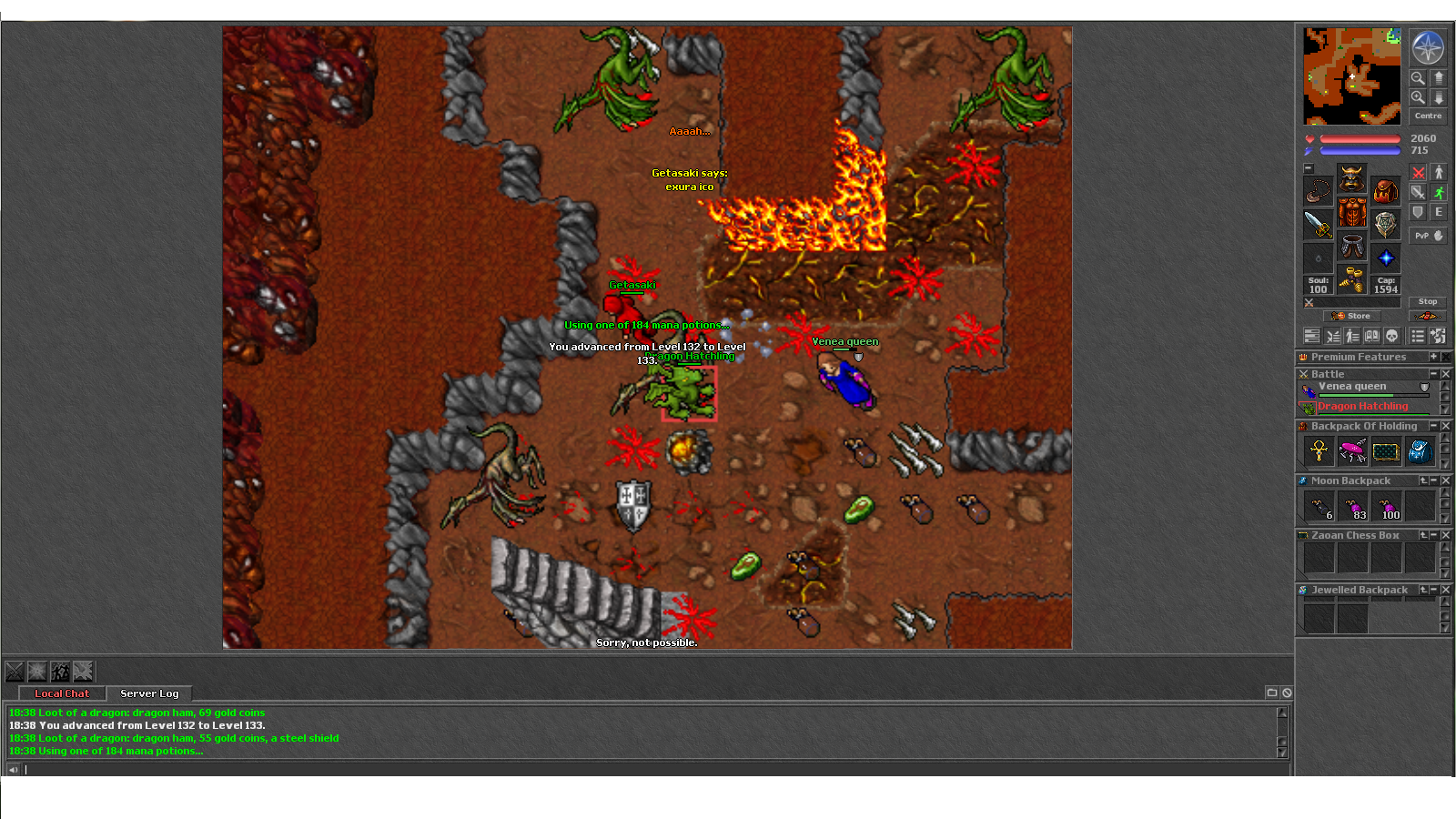The height and width of the screenshot is (819, 1456).
Task: Expand the Premium Features panel
Action: click(x=1436, y=357)
